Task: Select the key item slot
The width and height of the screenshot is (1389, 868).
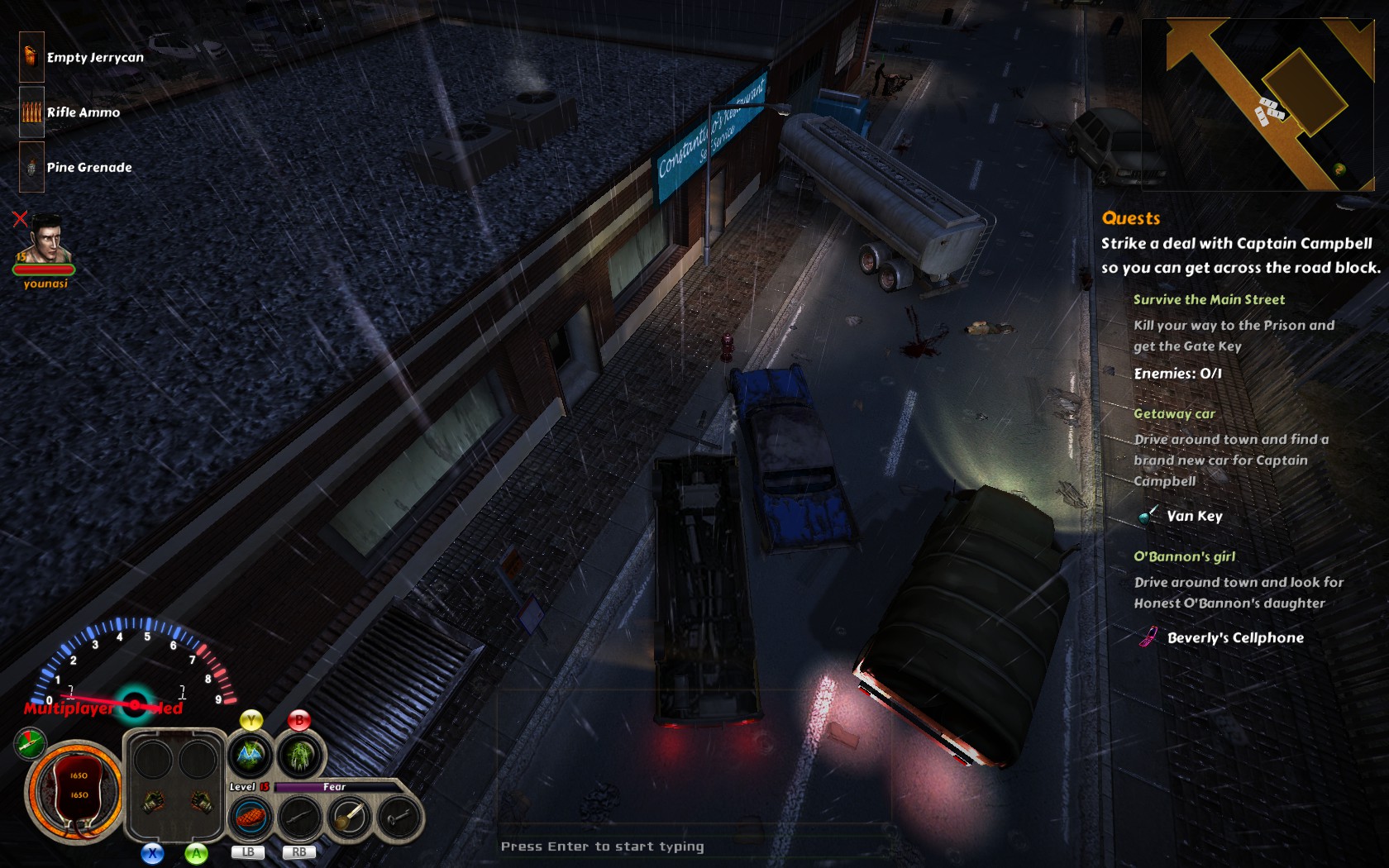Action: 399,818
